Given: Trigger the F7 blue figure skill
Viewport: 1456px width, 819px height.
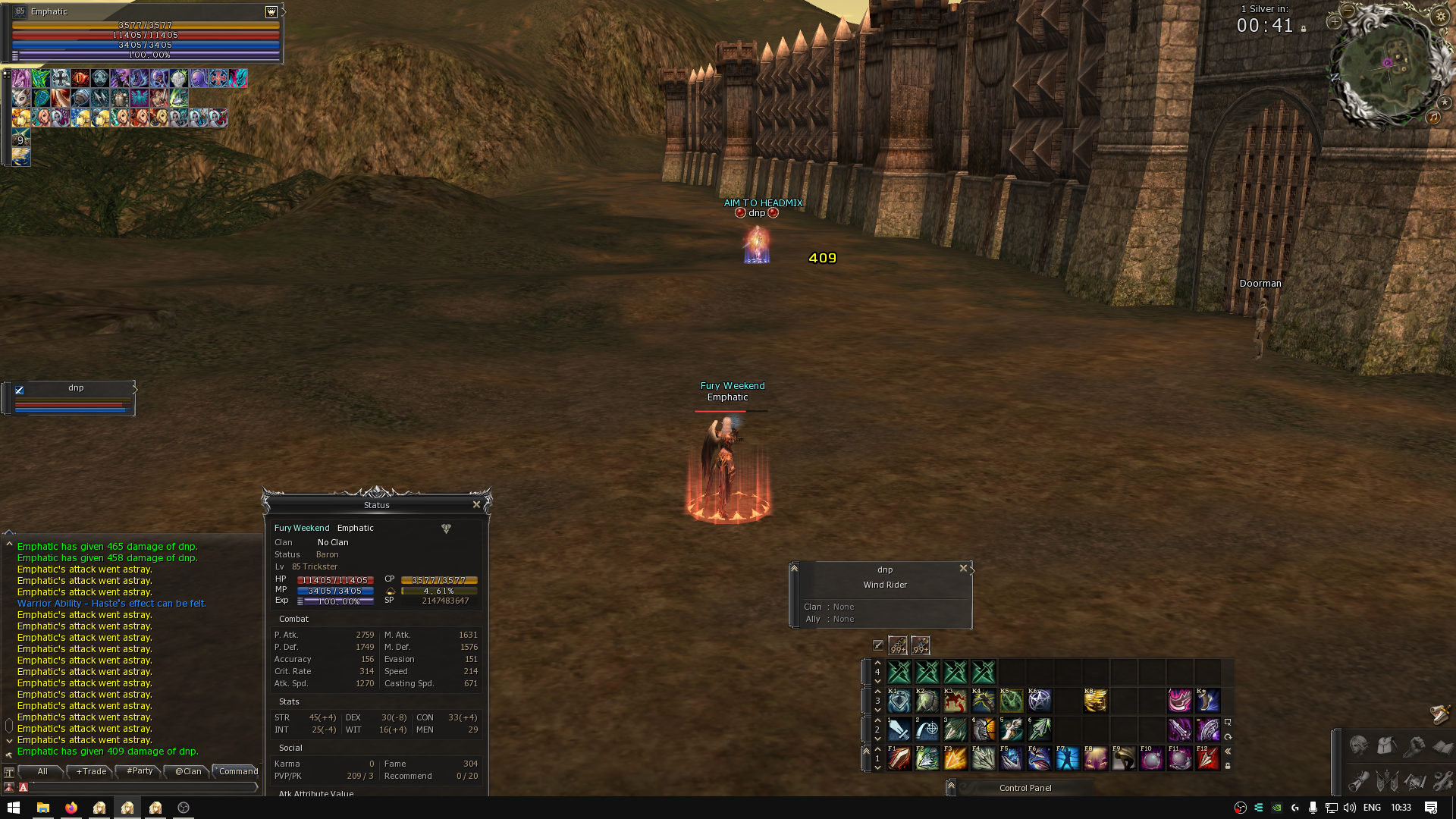Looking at the screenshot, I should (x=1067, y=758).
